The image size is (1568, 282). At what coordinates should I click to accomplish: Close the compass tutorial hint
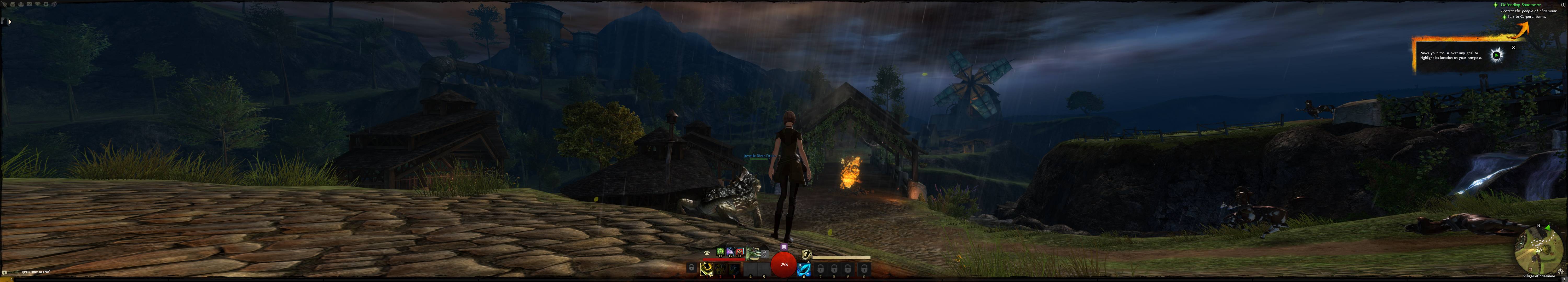pos(1513,48)
